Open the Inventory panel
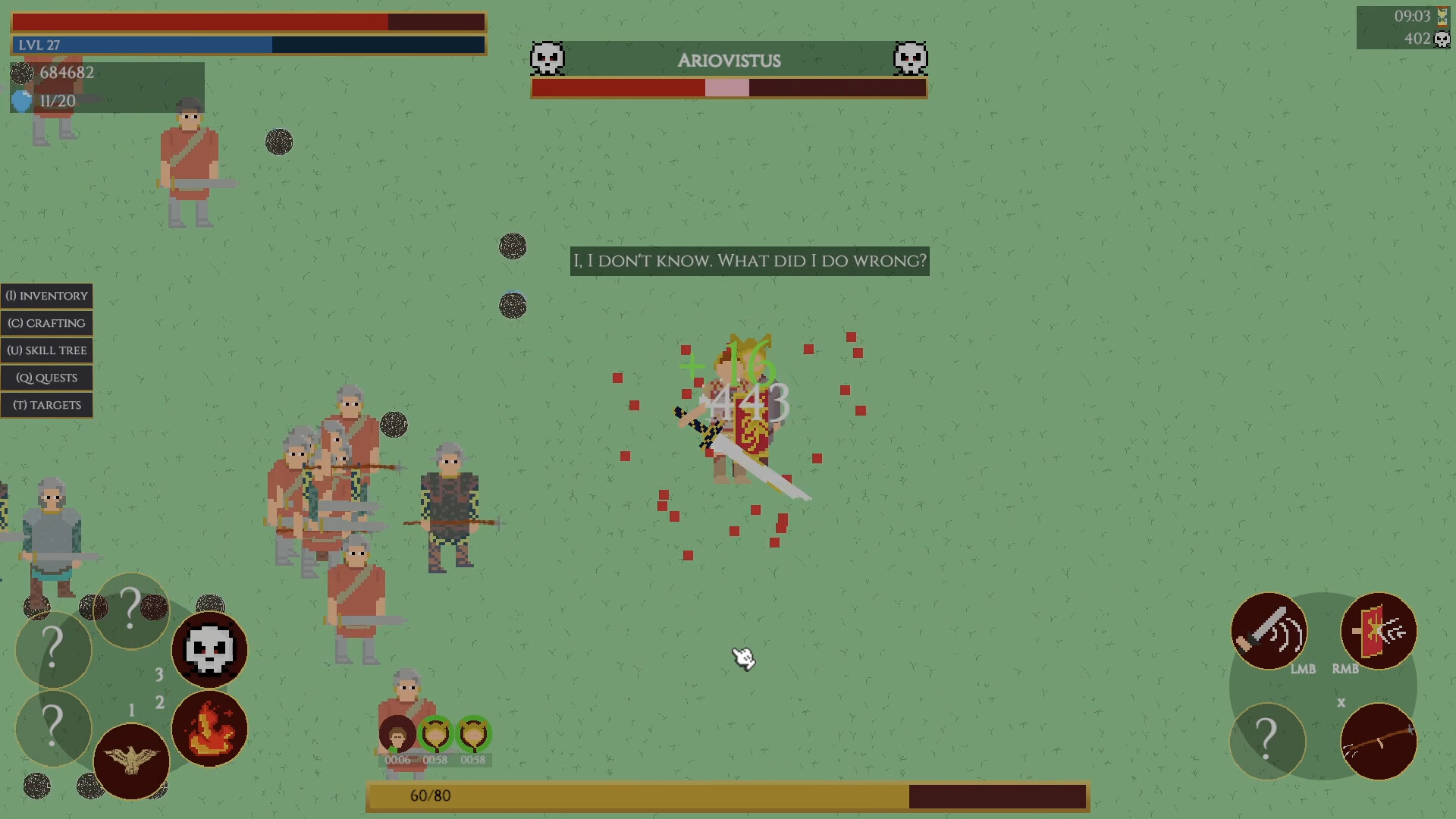 (46, 296)
